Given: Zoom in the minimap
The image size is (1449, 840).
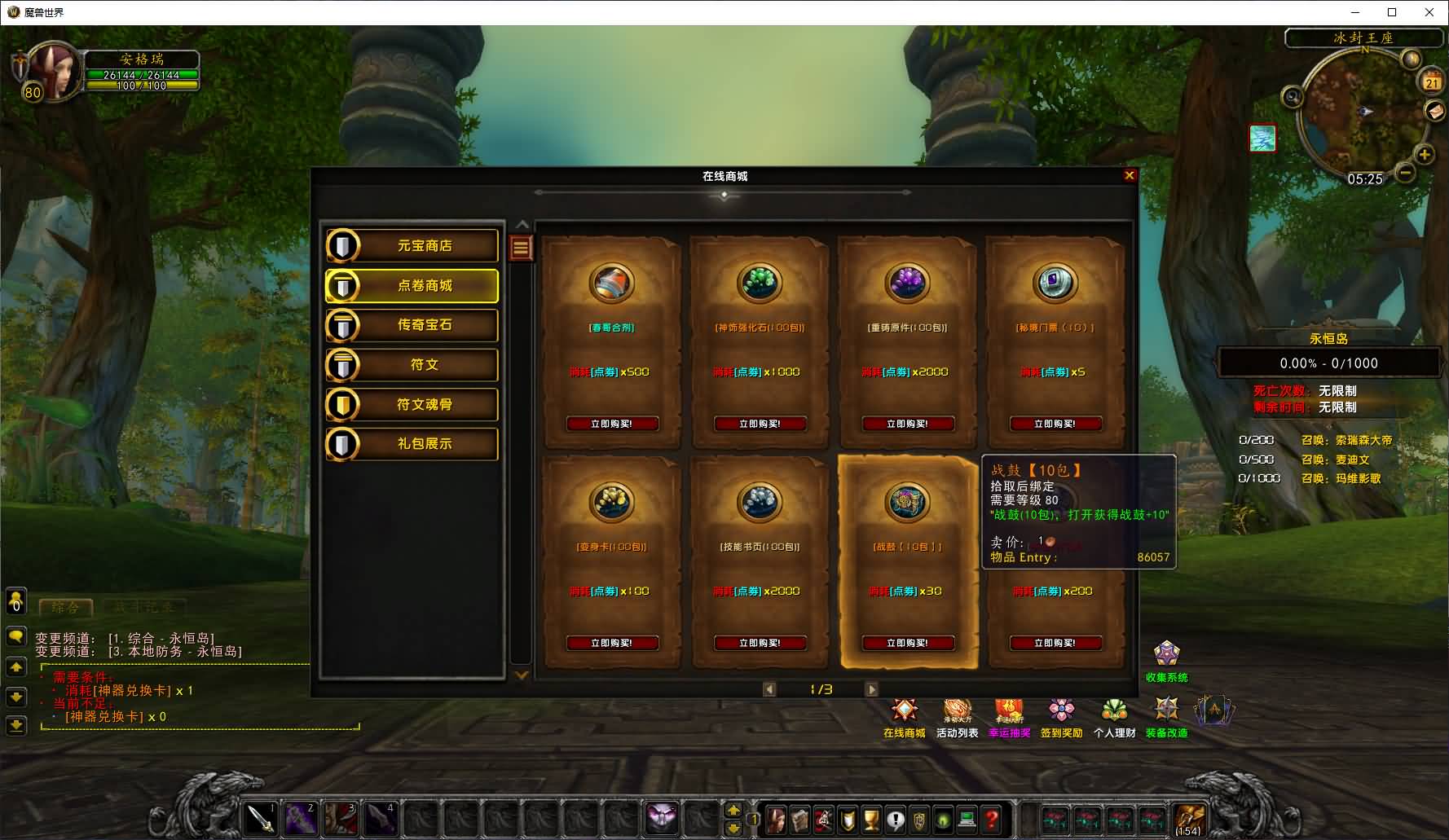Looking at the screenshot, I should (1425, 154).
